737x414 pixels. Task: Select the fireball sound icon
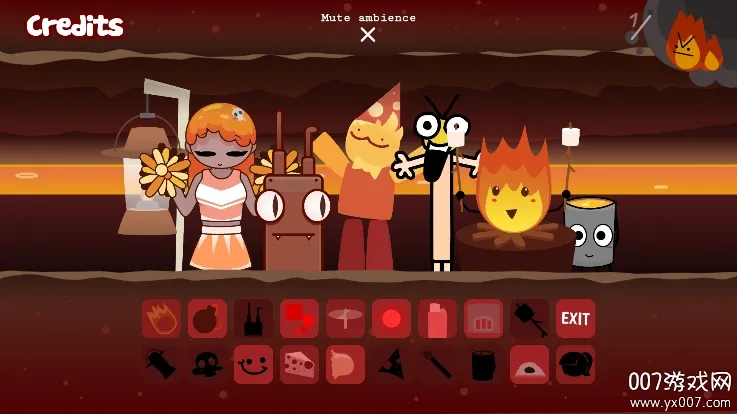161,319
